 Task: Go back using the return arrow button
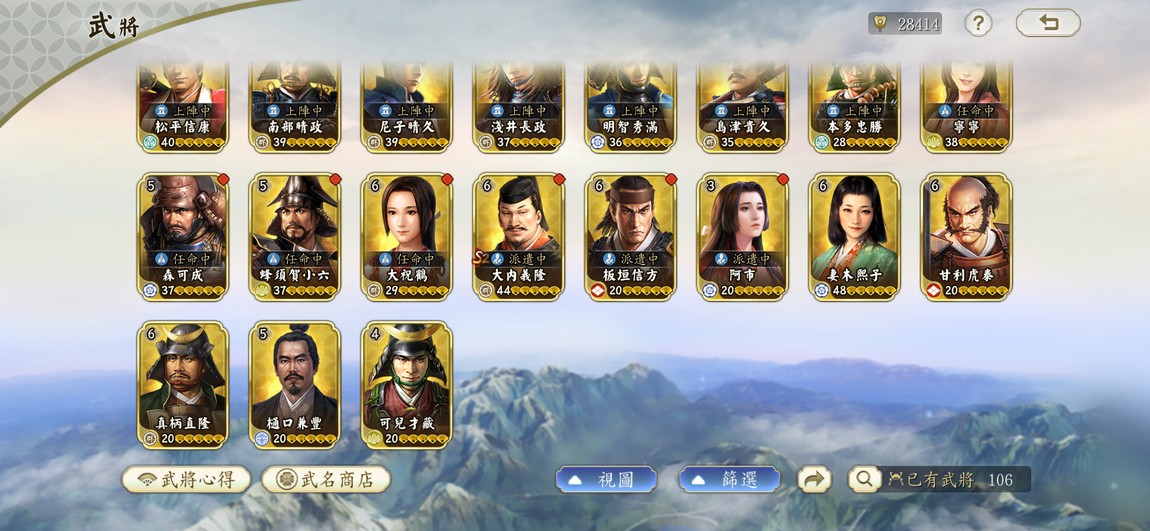[x=1047, y=23]
